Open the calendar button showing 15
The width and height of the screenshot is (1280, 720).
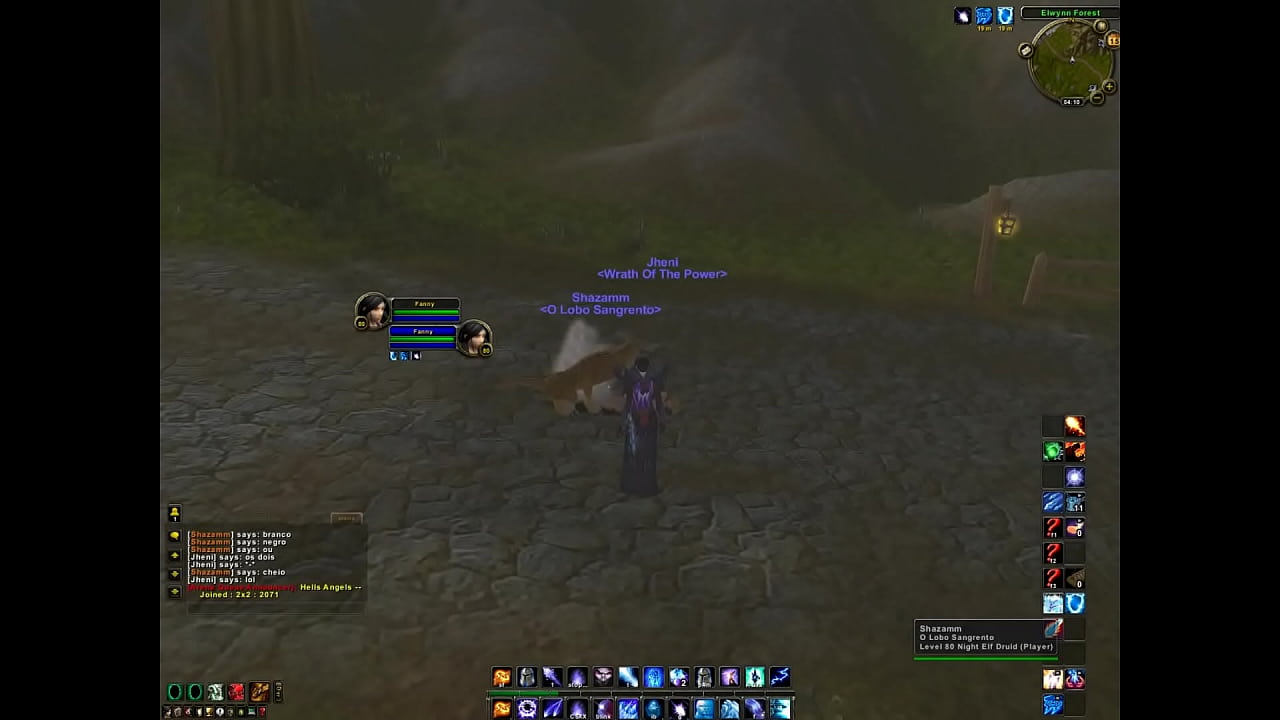pos(1113,40)
